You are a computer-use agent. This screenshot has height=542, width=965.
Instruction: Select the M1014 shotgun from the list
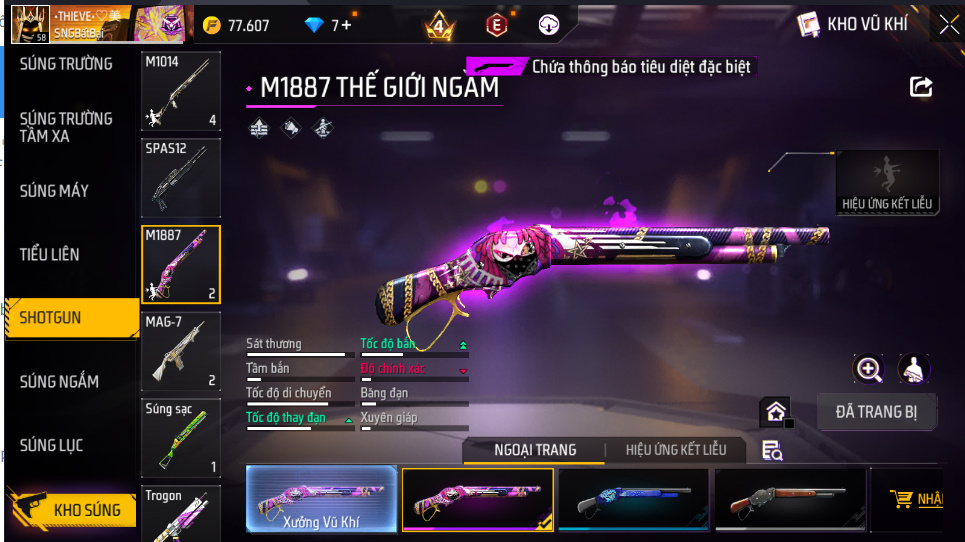(x=181, y=91)
